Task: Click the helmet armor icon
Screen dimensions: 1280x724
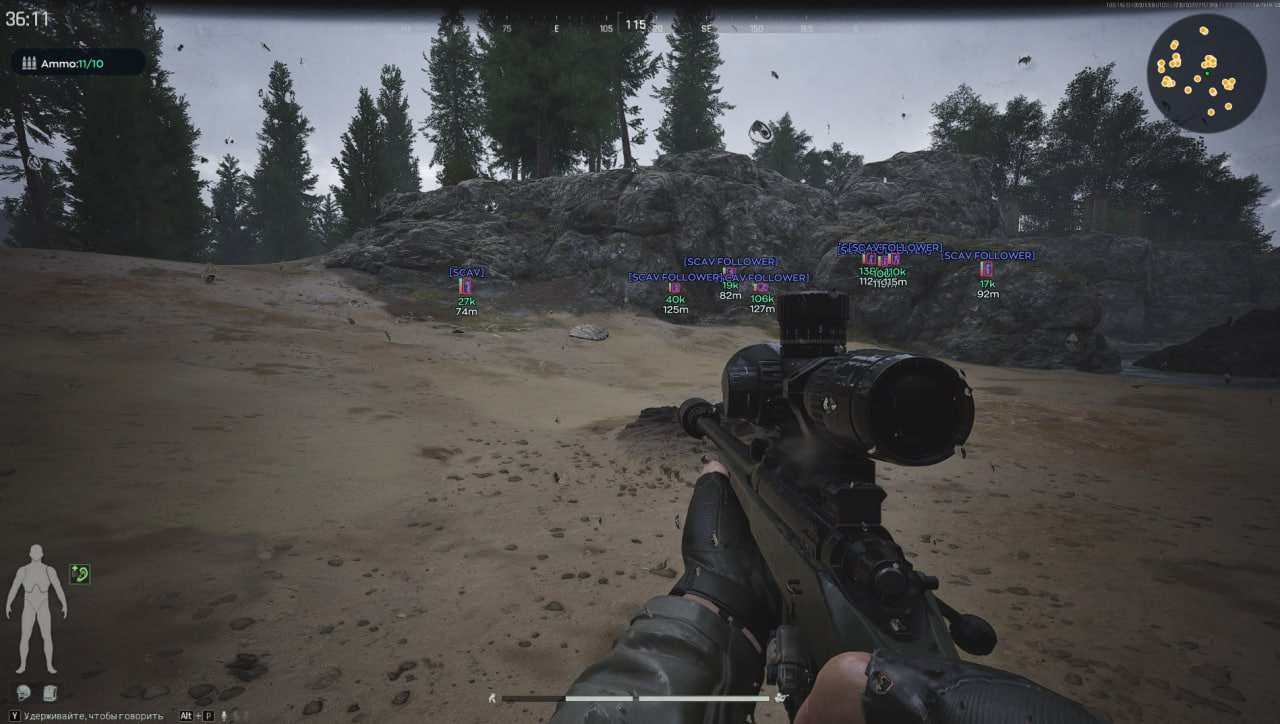Action: click(23, 692)
